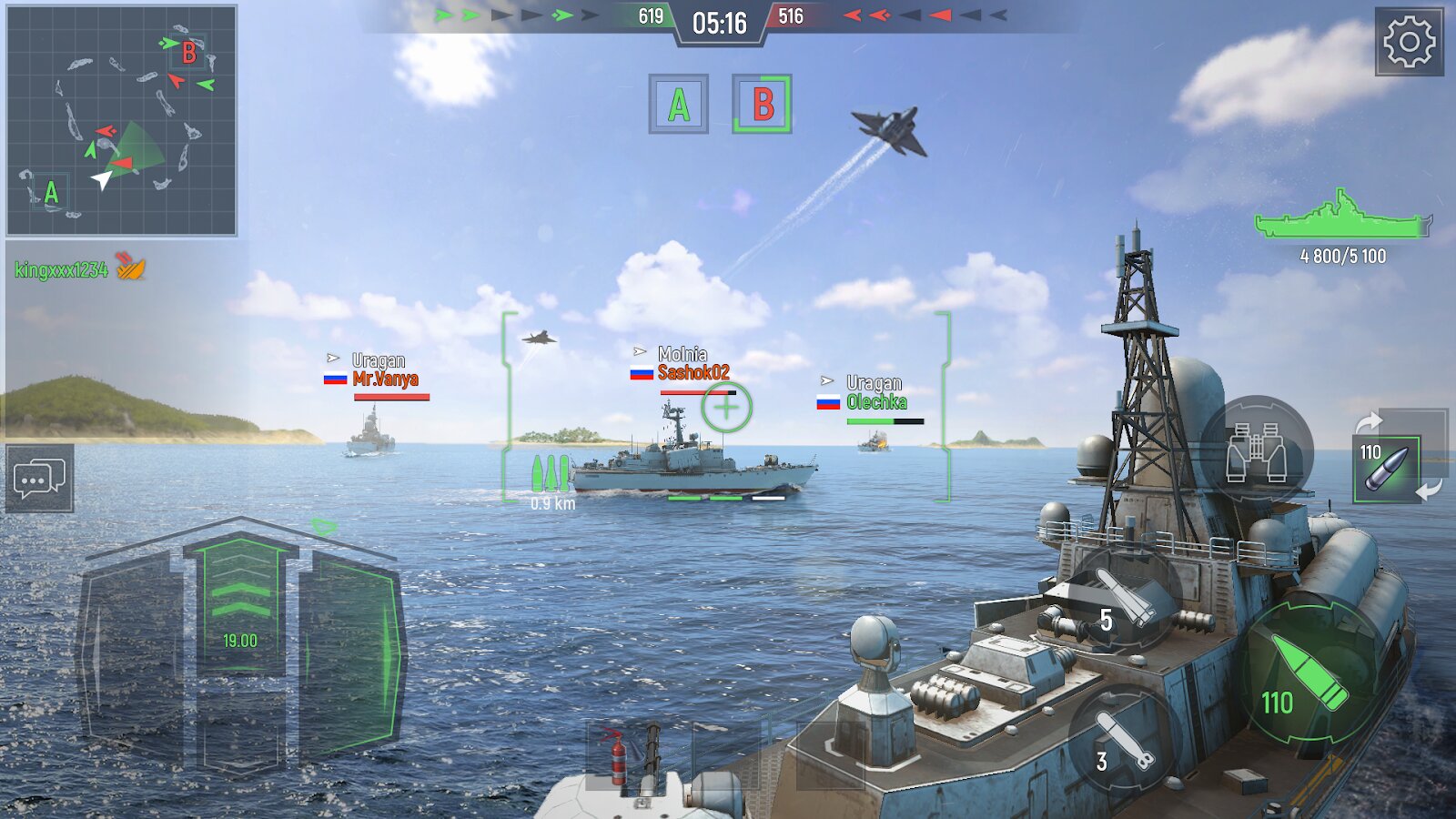Switch the 110 shell ammo type
Screen dimensions: 1456x819
click(1386, 469)
